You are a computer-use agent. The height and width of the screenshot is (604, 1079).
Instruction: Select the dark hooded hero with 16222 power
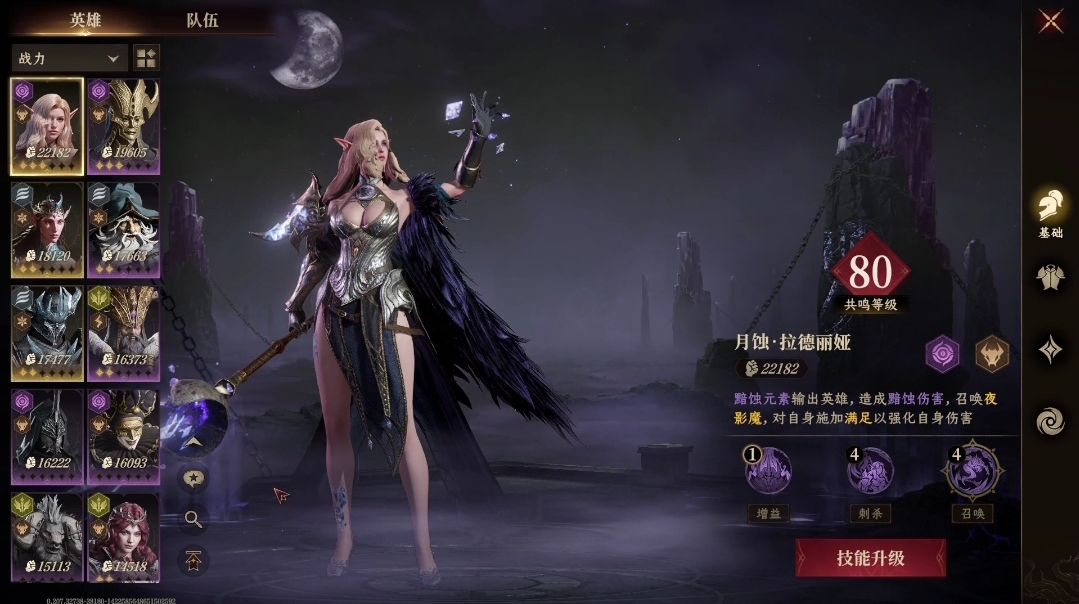coord(47,437)
